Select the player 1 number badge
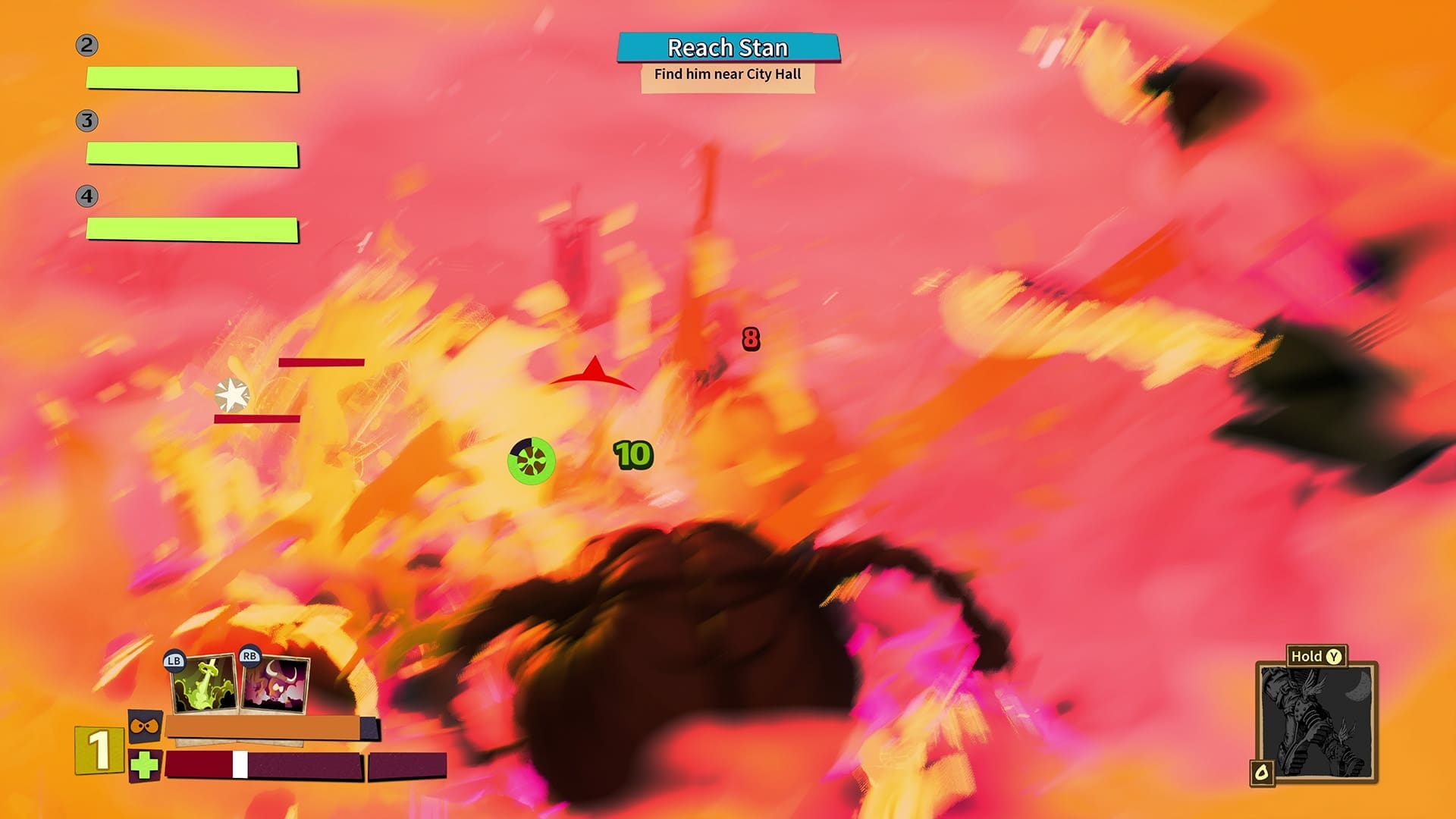 pyautogui.click(x=99, y=750)
